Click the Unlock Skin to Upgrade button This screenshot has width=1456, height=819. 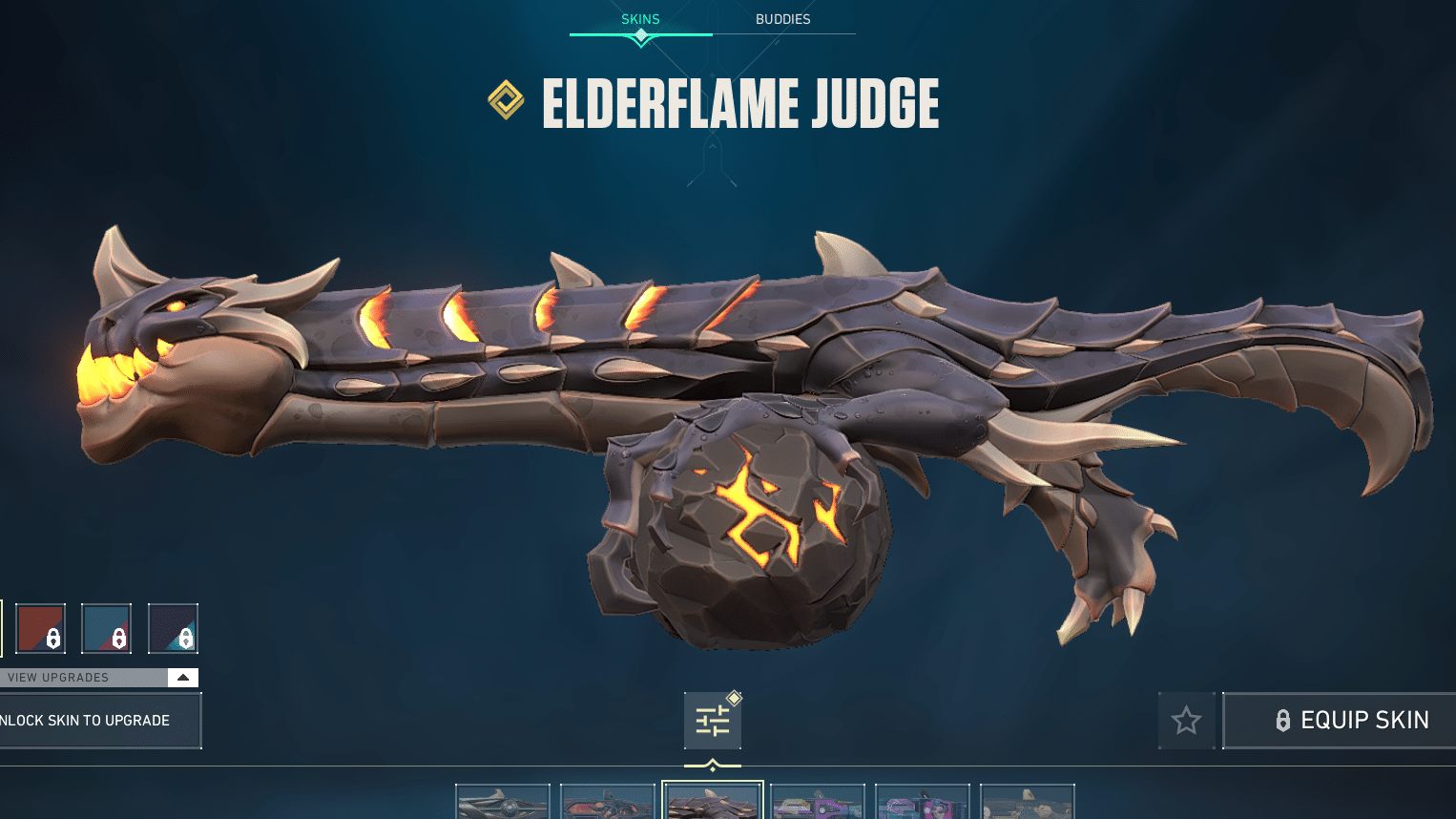95,721
